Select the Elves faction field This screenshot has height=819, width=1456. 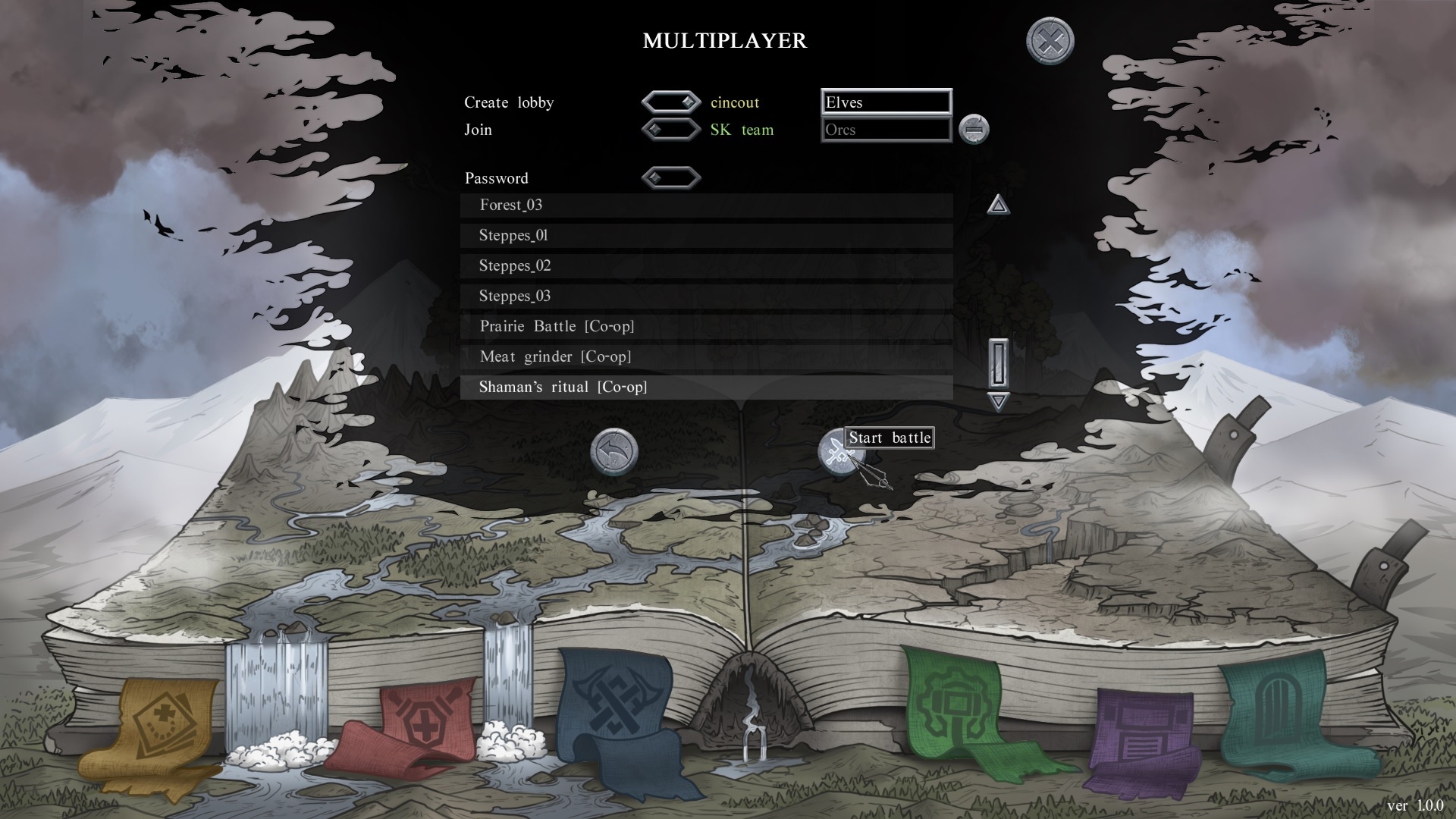point(886,102)
